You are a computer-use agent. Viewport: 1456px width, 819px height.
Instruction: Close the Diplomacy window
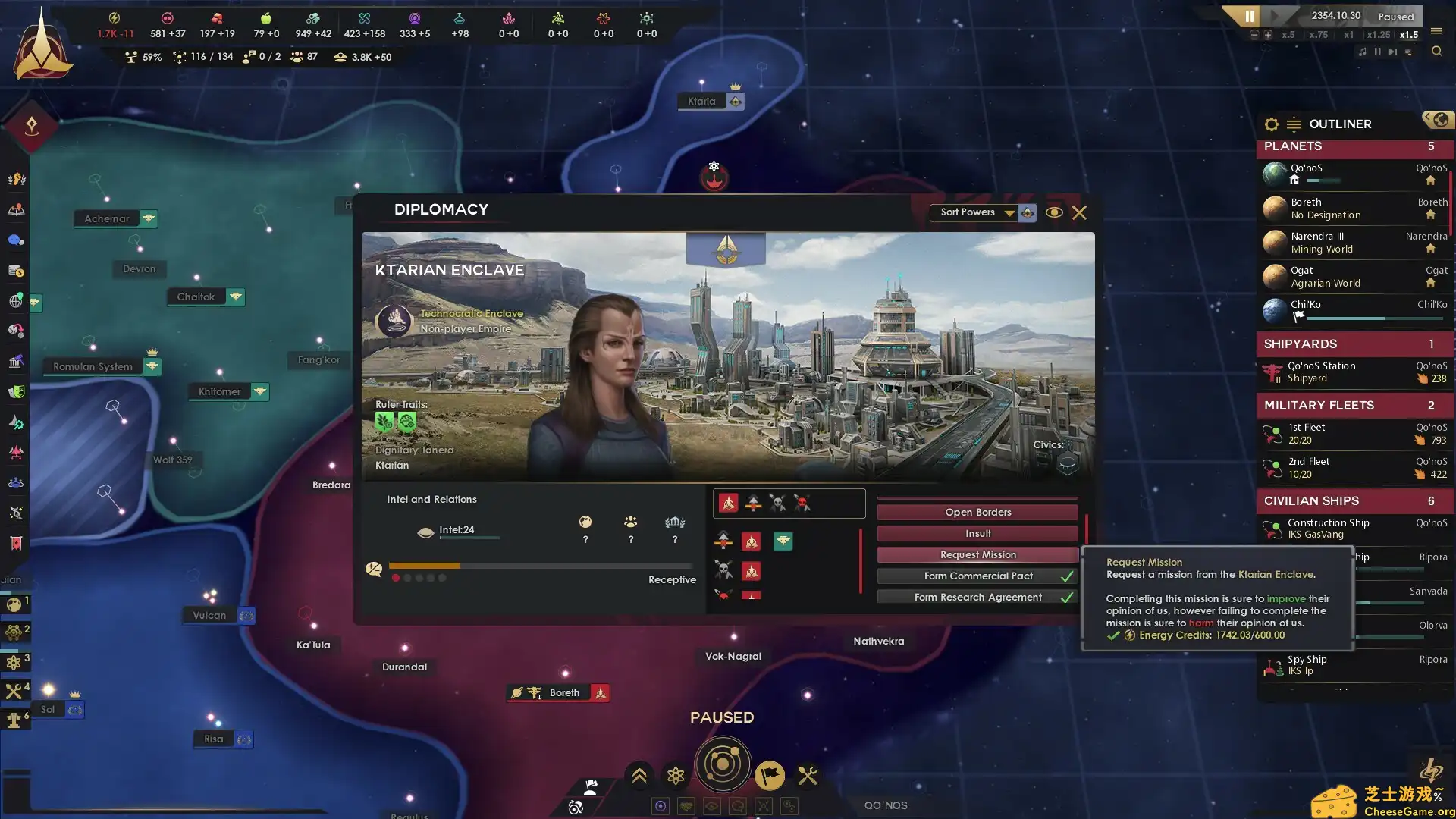click(1079, 213)
